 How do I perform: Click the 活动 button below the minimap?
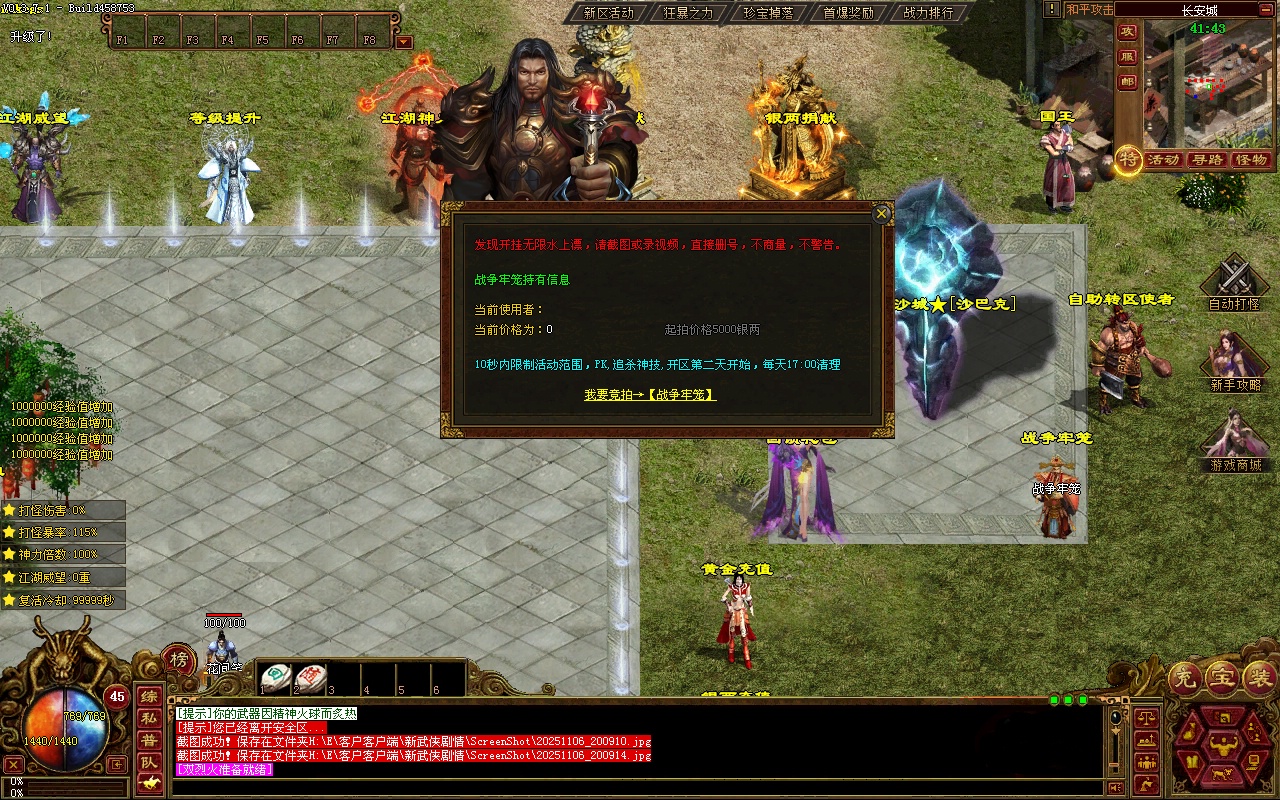coord(1163,160)
